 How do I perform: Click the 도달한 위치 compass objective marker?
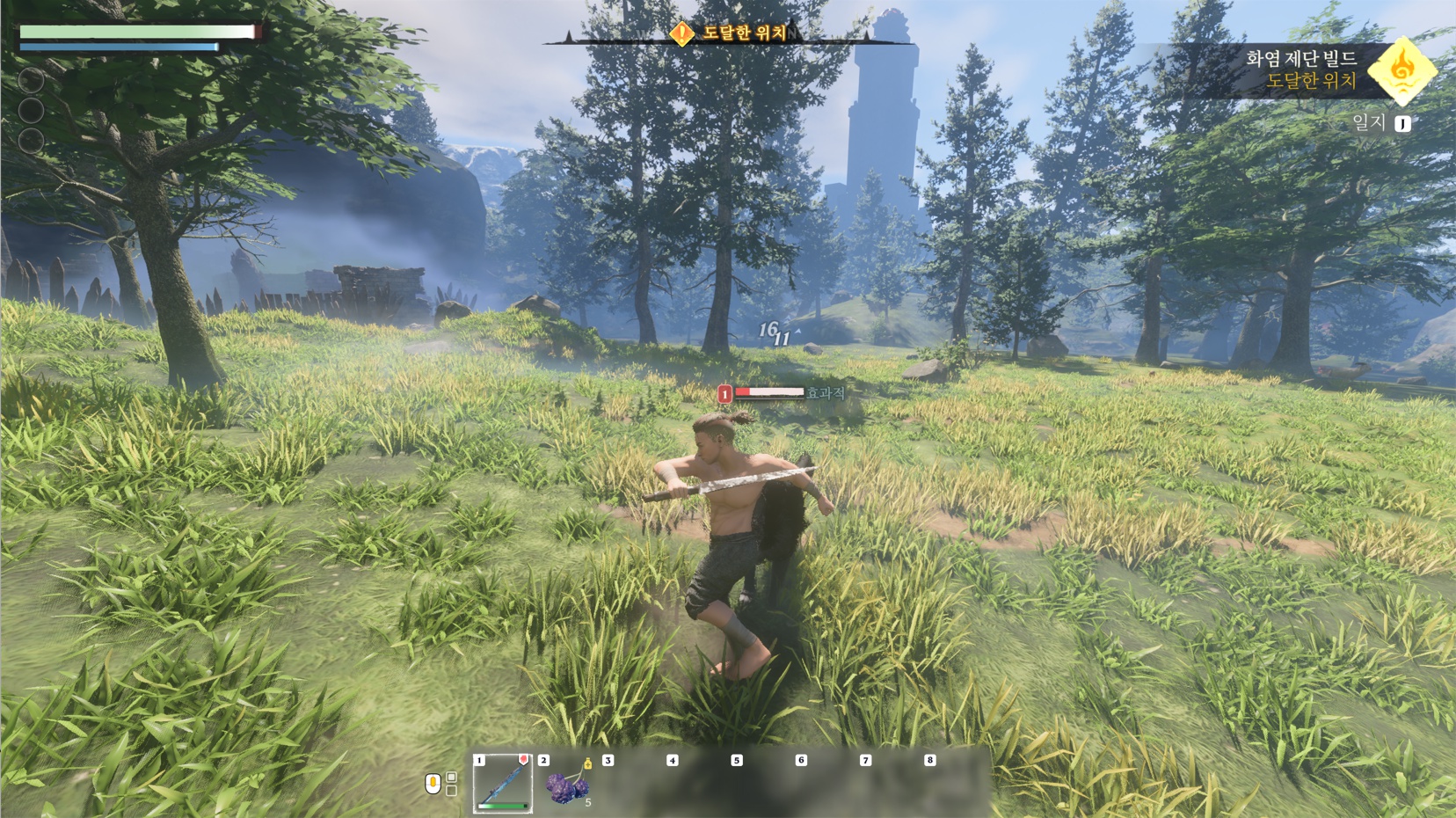(682, 33)
